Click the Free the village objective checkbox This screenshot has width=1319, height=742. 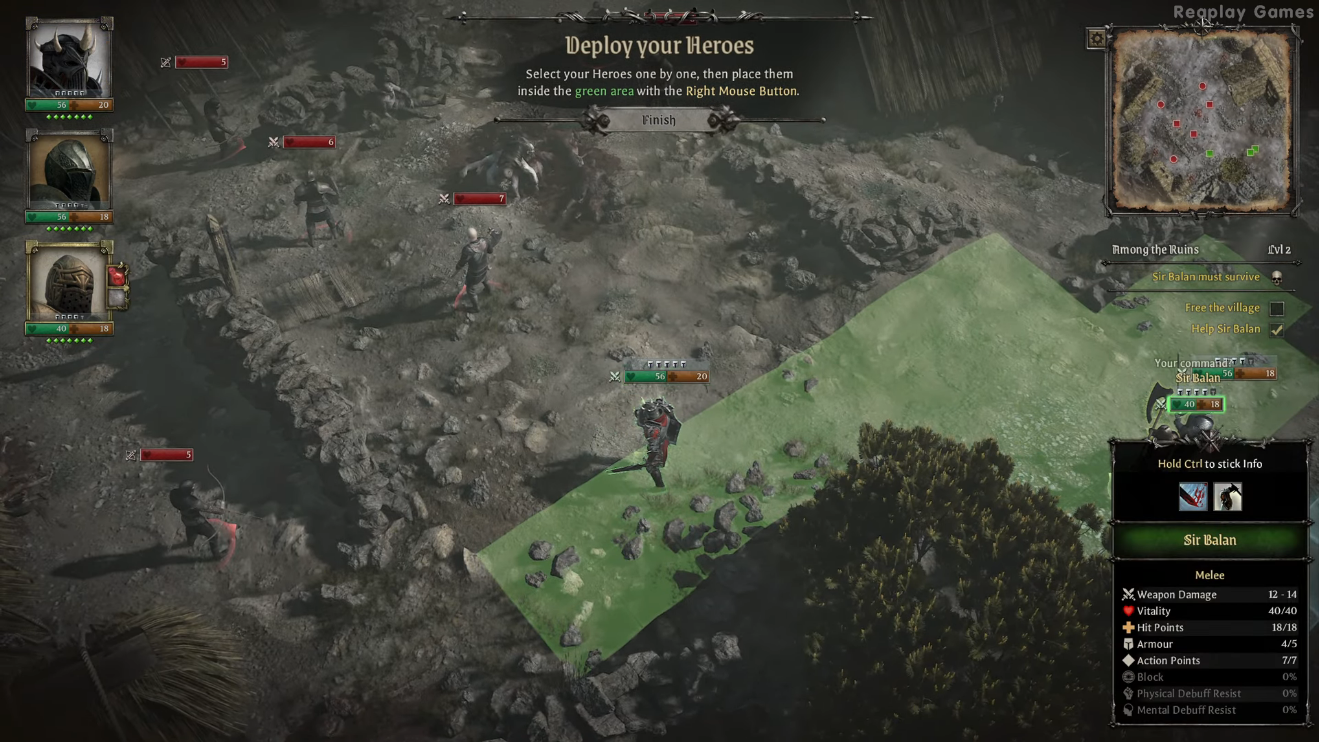coord(1276,308)
